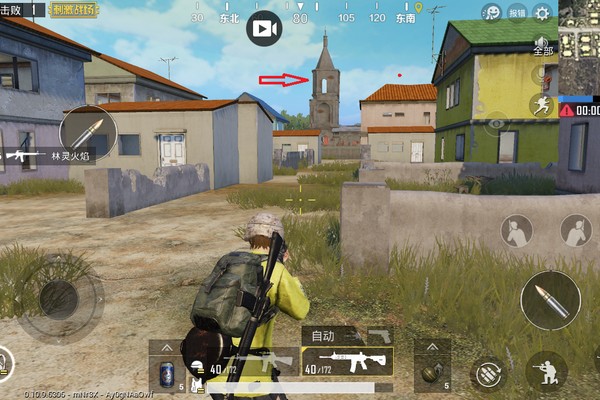Change the 自动 fire mode

click(x=325, y=336)
